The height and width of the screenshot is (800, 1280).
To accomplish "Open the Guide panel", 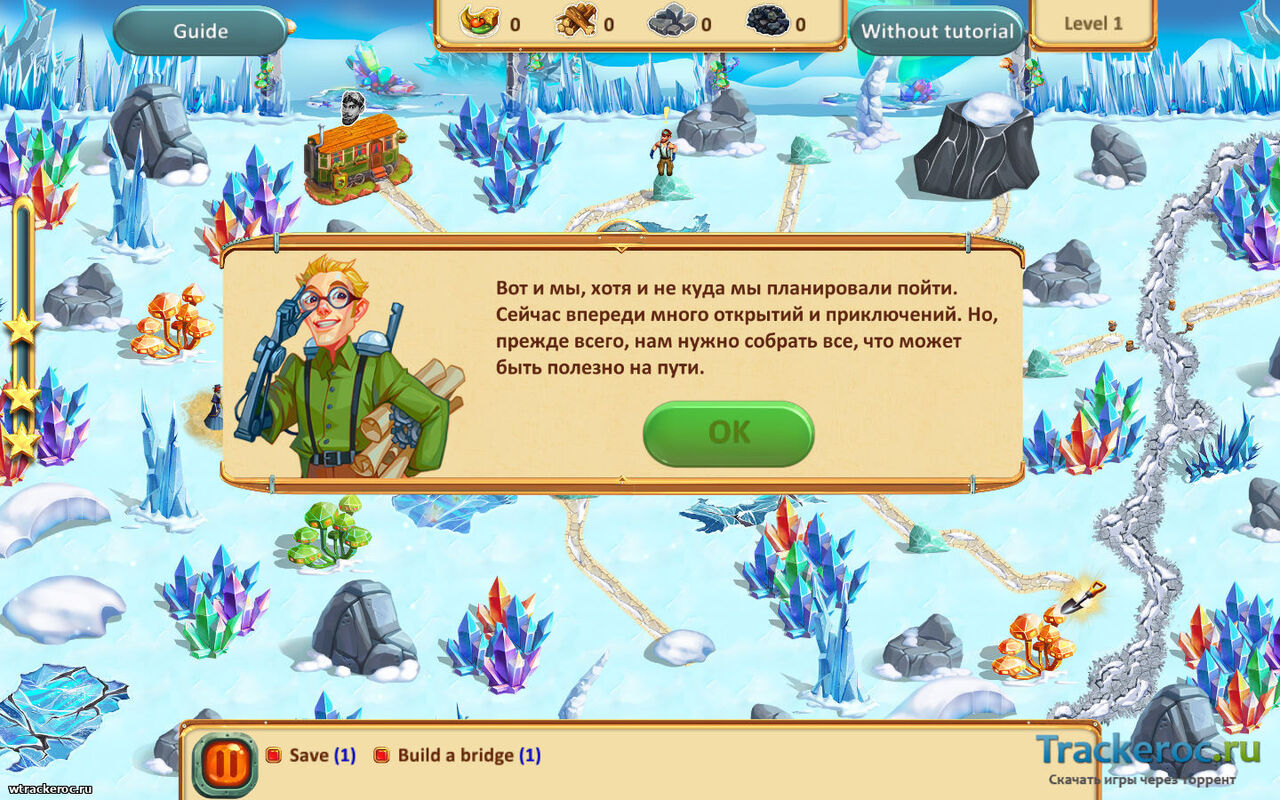I will coord(200,31).
